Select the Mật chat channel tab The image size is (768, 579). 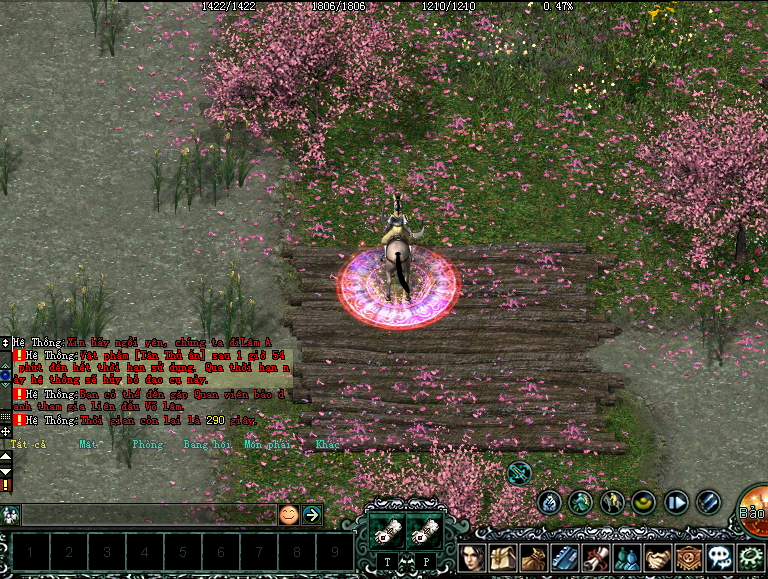click(x=89, y=443)
